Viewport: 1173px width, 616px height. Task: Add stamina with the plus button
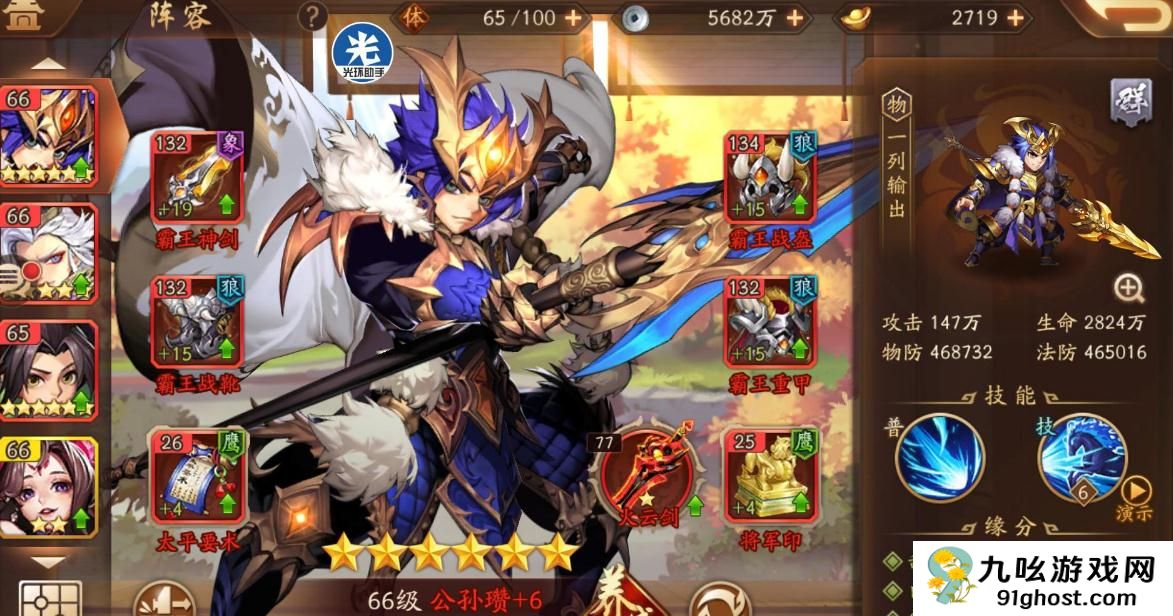point(573,17)
